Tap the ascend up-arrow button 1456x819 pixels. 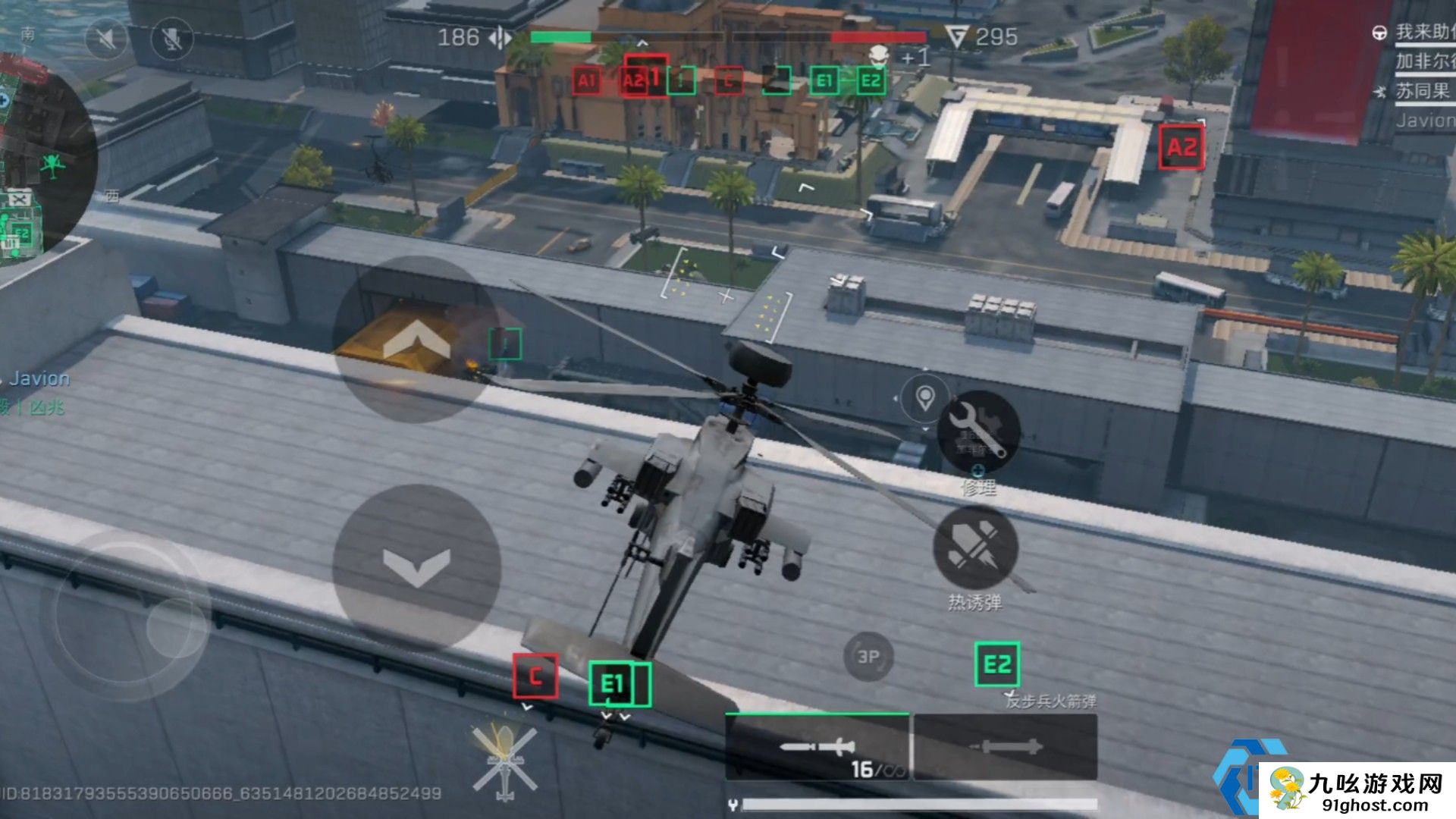pos(416,339)
